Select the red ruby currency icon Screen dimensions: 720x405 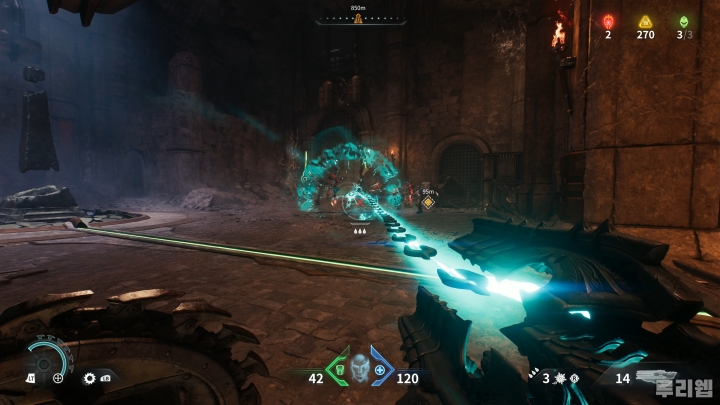608,21
